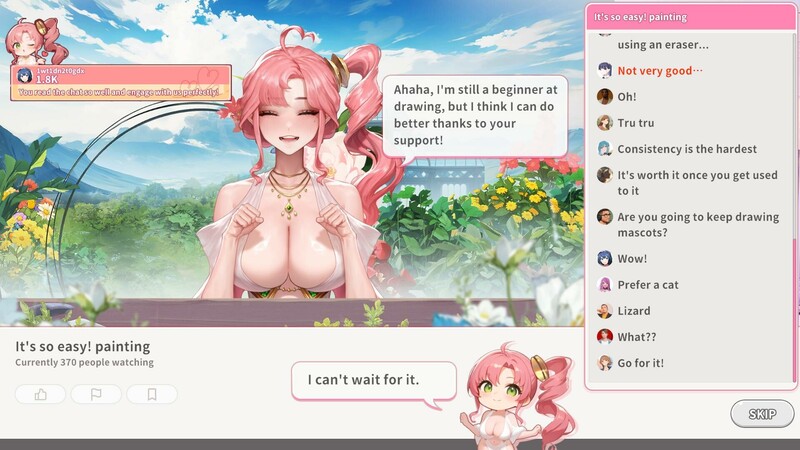Advance the 'I can't wait for it.' dialogue
The height and width of the screenshot is (450, 800).
(x=363, y=380)
